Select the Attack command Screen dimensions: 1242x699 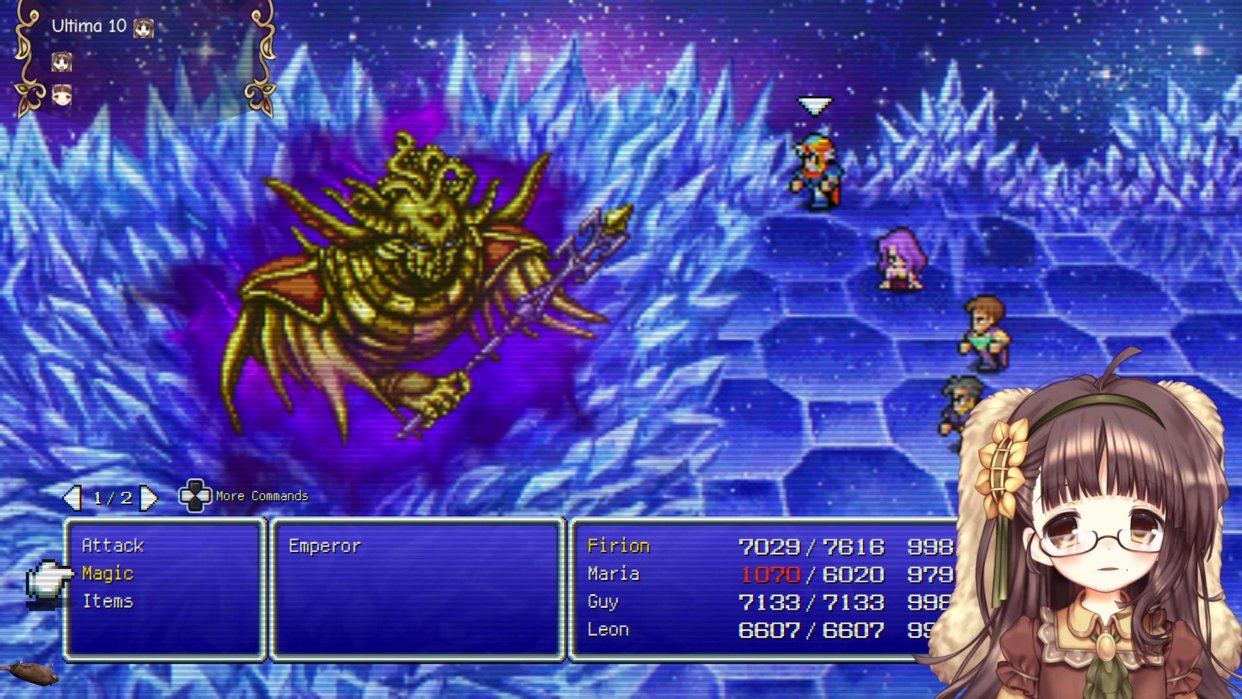coord(112,546)
